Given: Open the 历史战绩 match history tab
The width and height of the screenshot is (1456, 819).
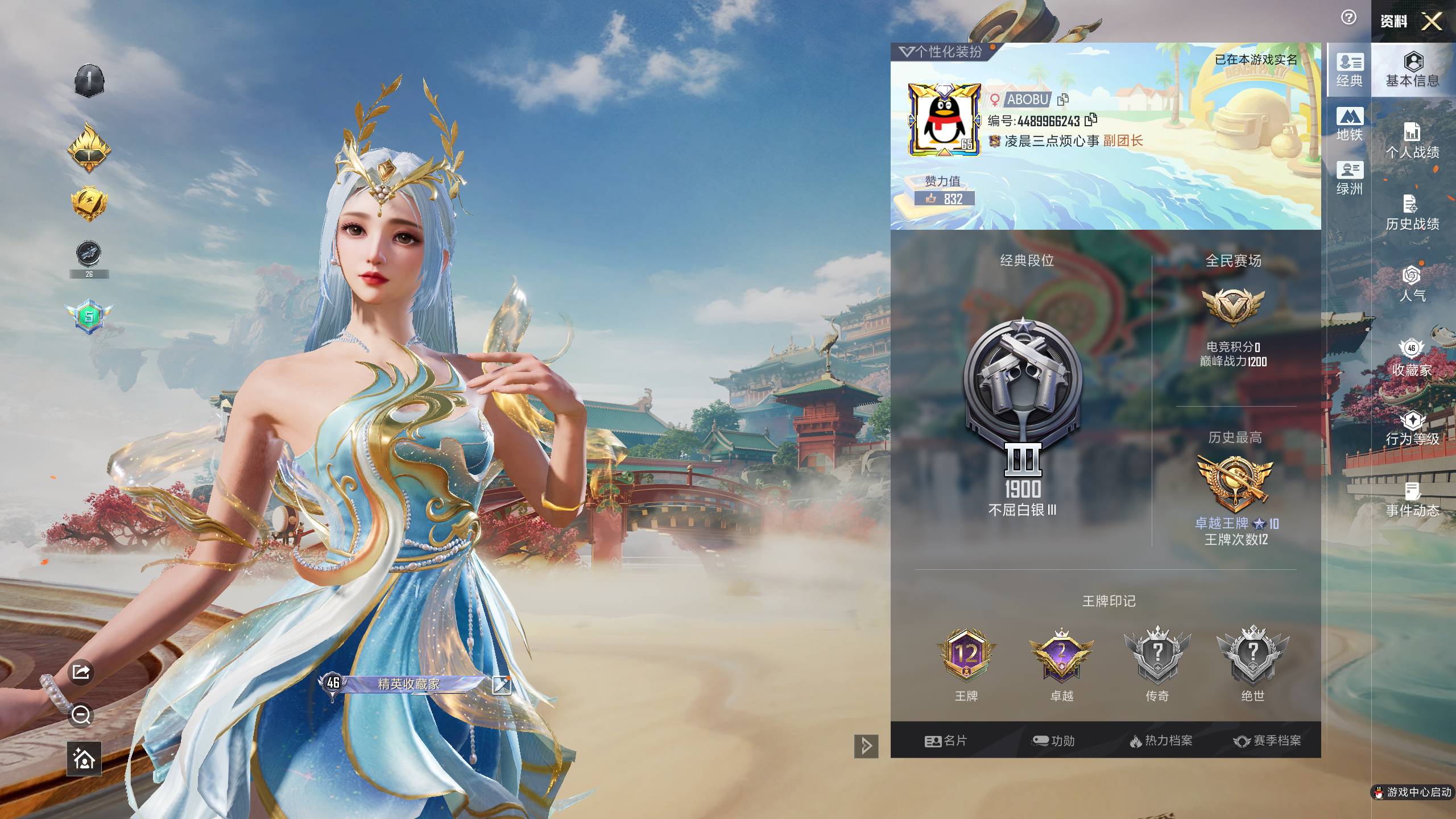Looking at the screenshot, I should pos(1412,213).
